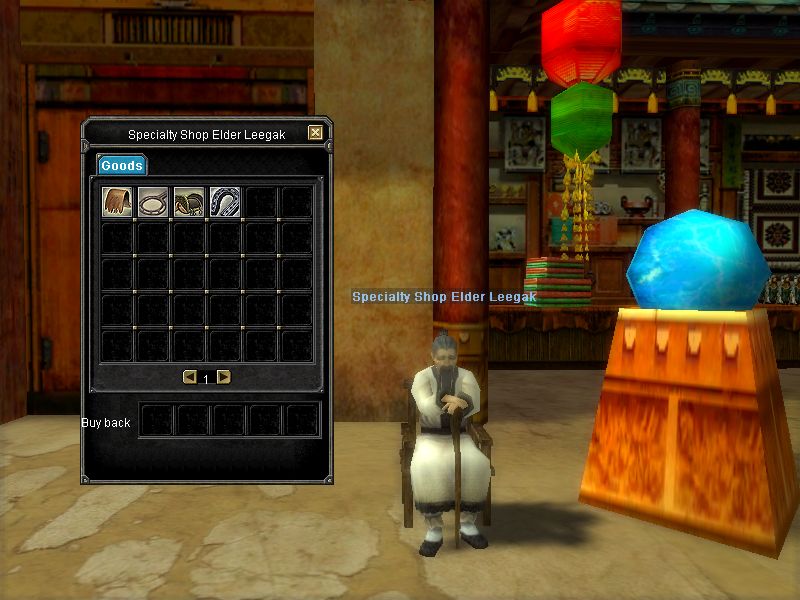Screen dimensions: 800x600
Task: Select the horseshoe item in shop
Action: tap(225, 202)
